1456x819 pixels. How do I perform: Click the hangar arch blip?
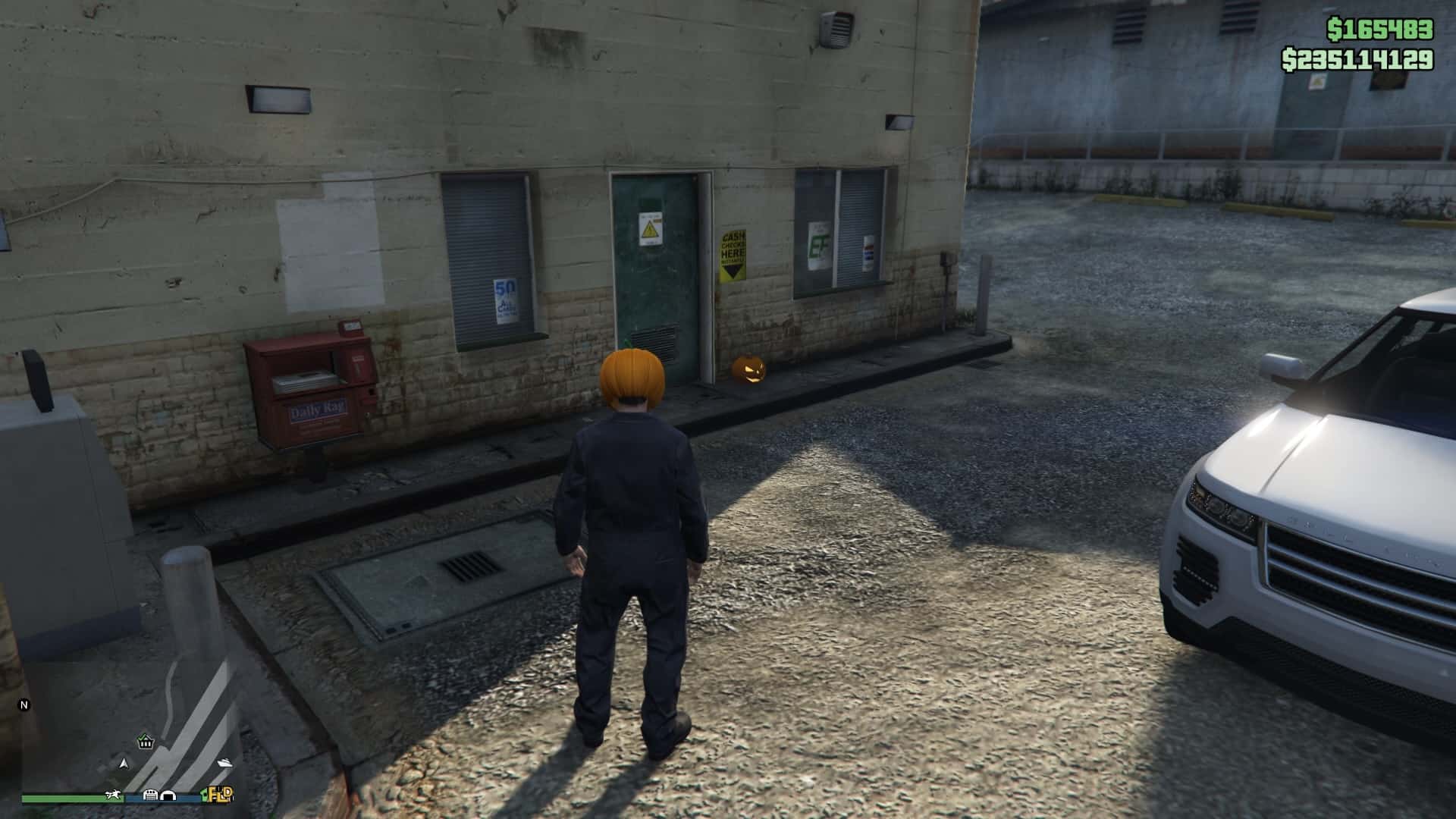point(167,795)
